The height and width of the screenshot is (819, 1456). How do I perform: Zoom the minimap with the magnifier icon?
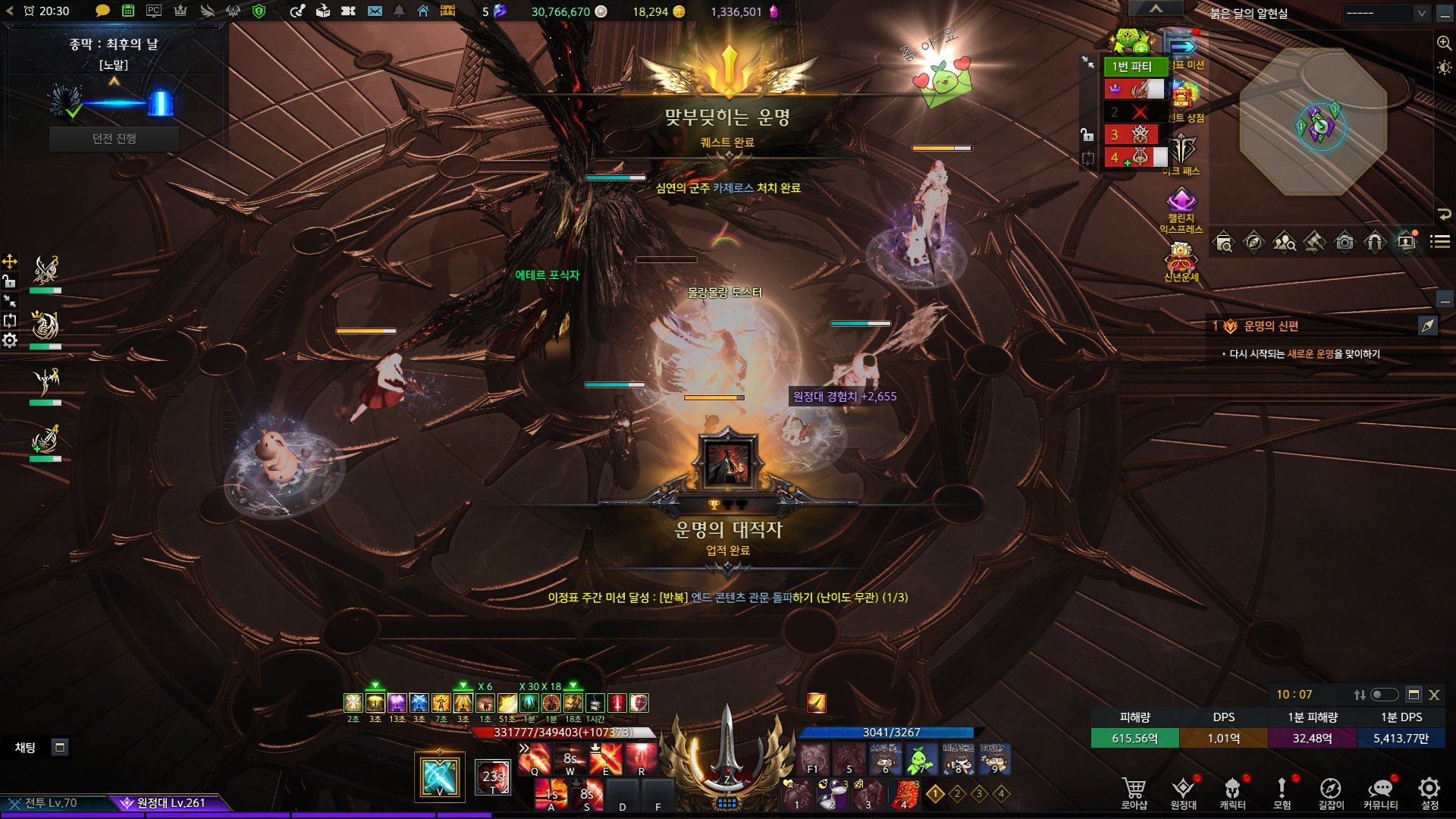click(x=1444, y=43)
